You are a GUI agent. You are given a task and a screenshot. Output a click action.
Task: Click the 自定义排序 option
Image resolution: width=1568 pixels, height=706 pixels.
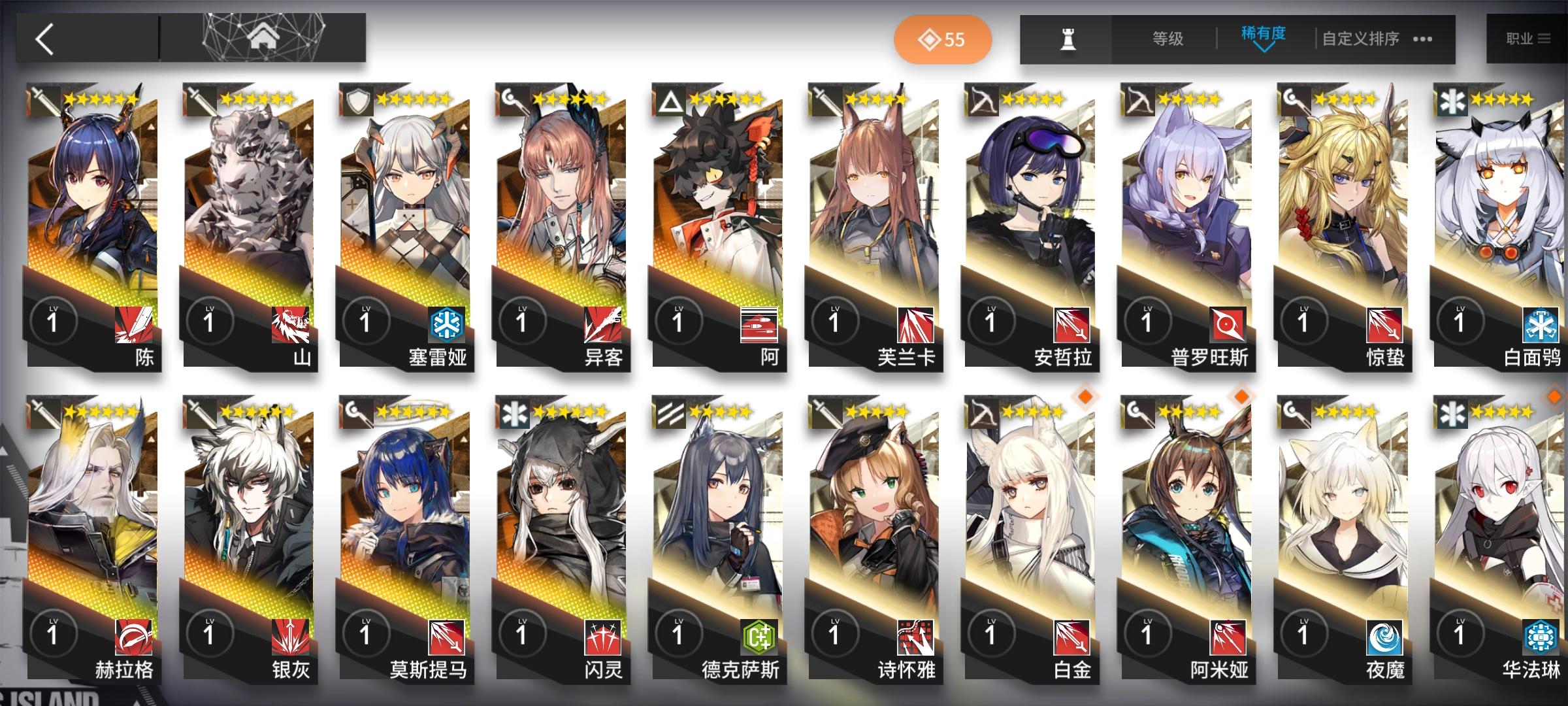[x=1360, y=39]
